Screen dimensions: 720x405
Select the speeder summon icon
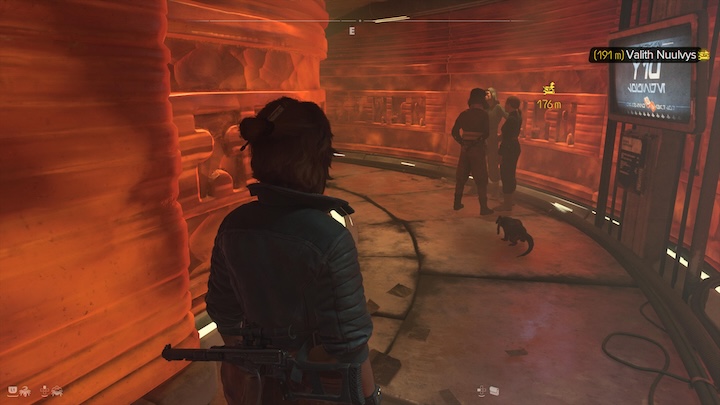pyautogui.click(x=58, y=390)
